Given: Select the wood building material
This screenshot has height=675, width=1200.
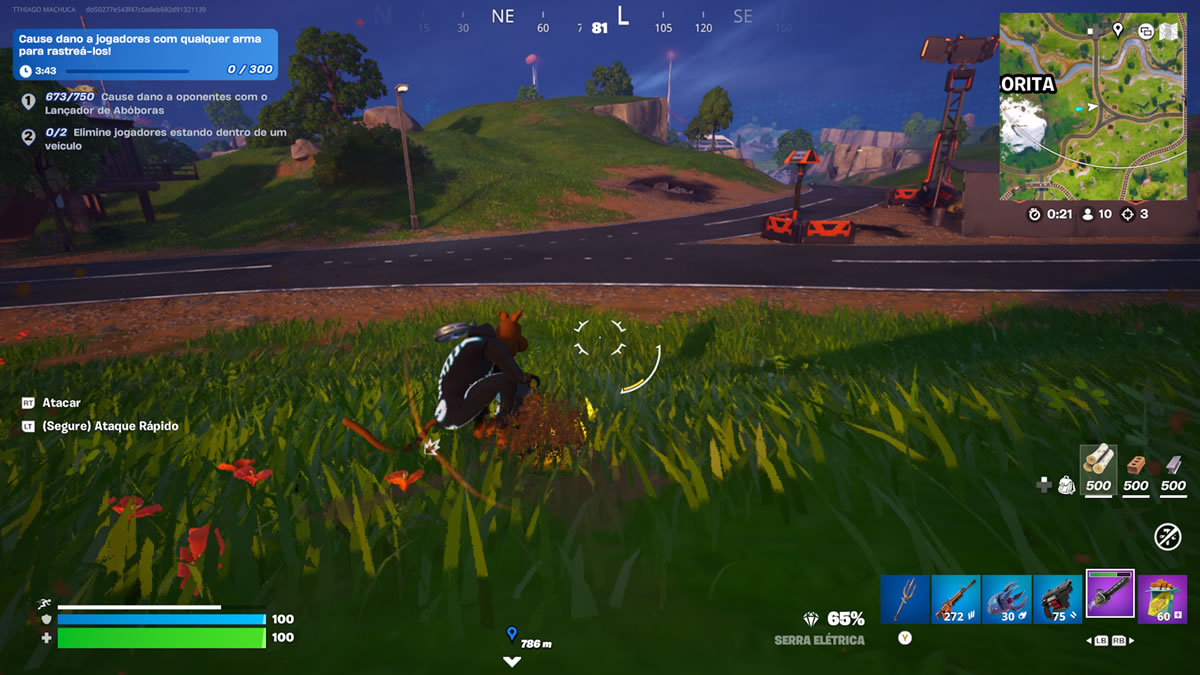Looking at the screenshot, I should tap(1098, 463).
